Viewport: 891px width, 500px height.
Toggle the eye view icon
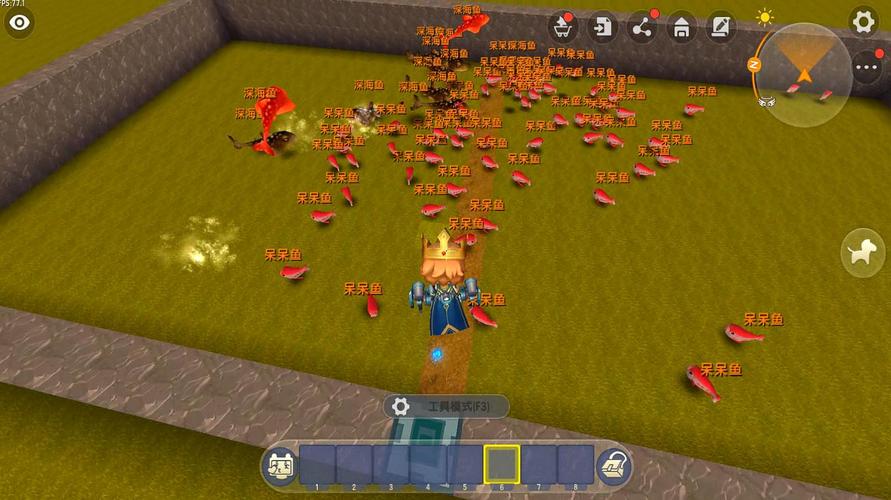click(18, 22)
